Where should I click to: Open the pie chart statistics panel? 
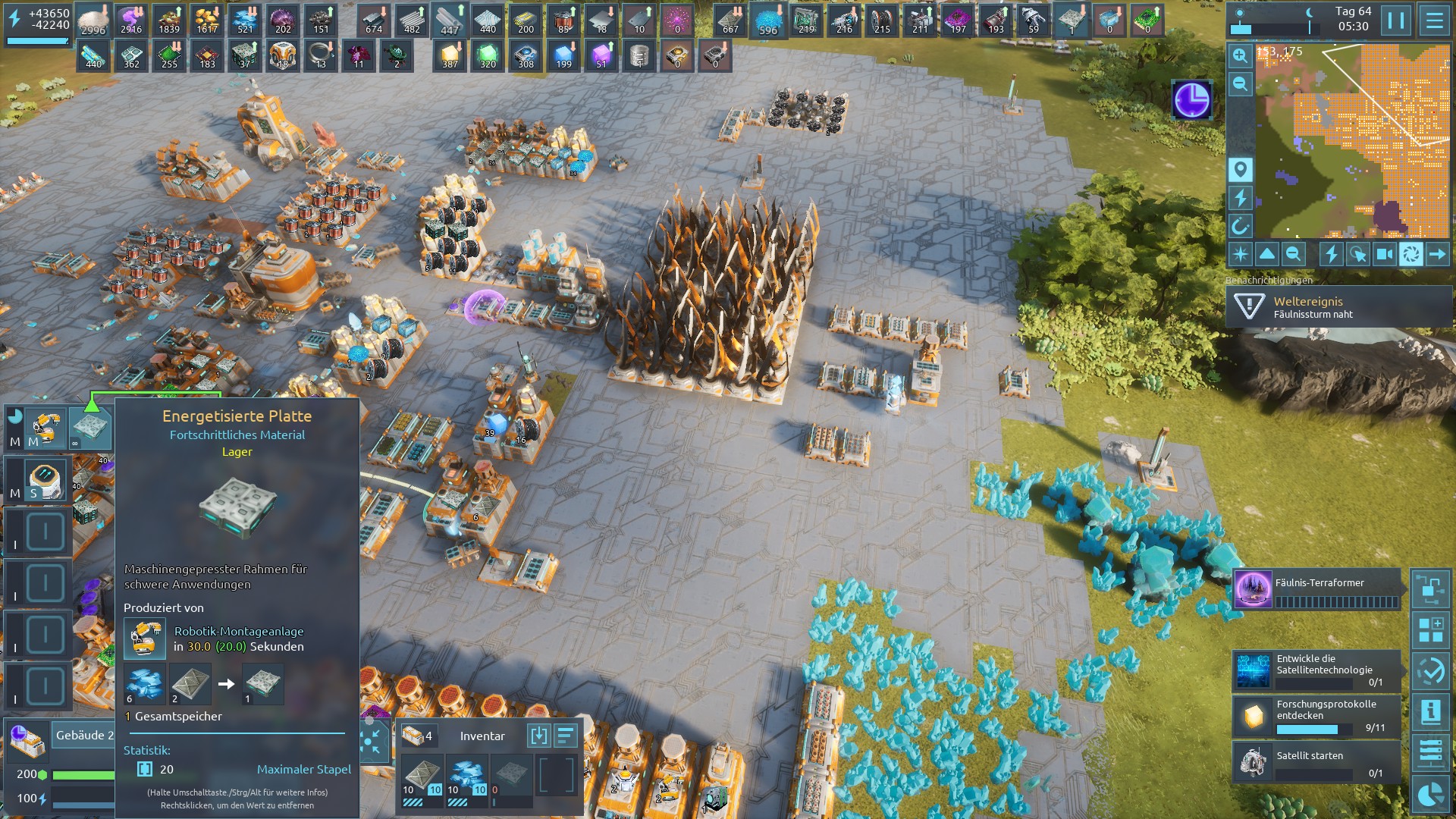1431,794
